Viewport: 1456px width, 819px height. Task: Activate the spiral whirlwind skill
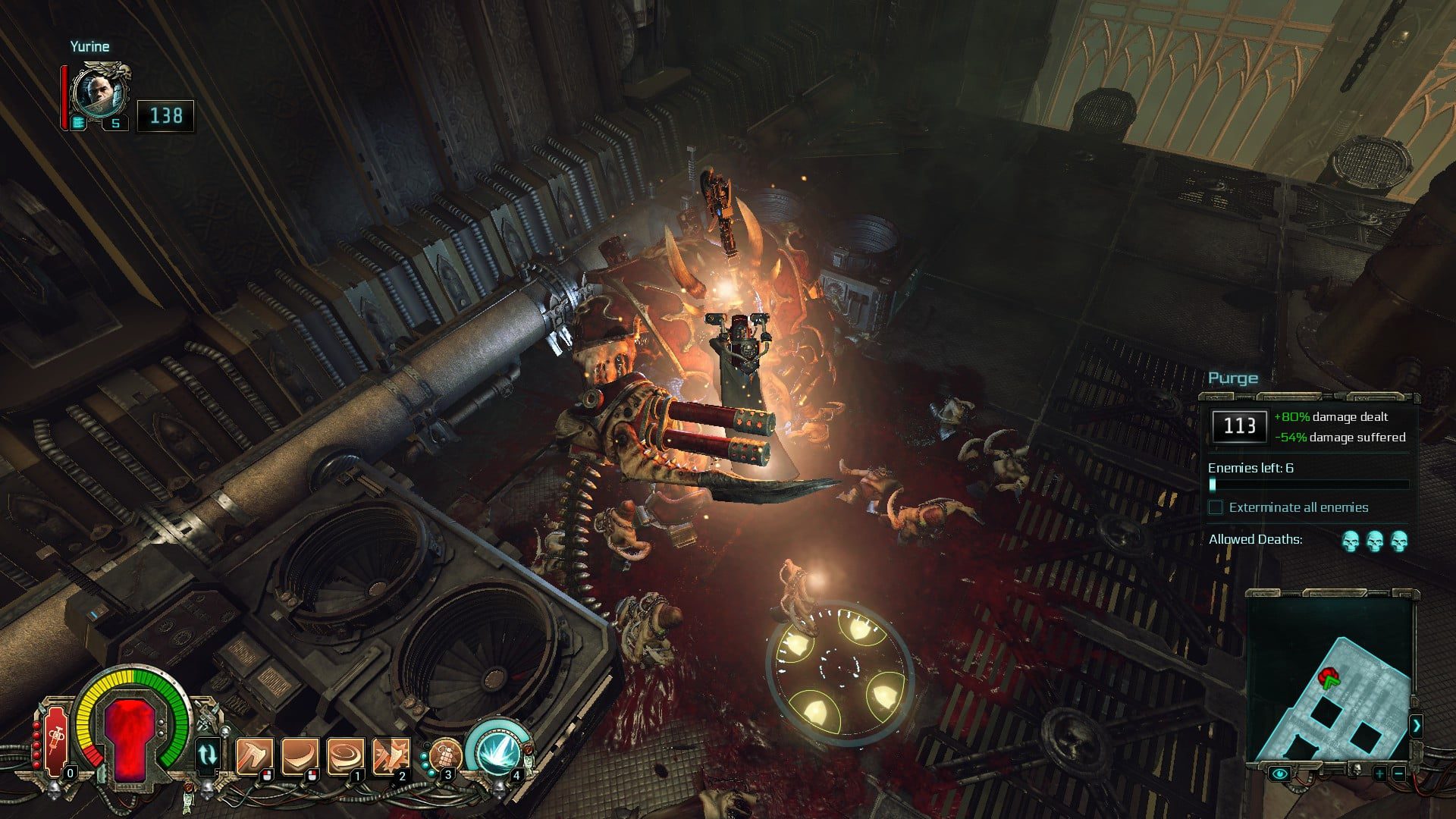[x=345, y=756]
